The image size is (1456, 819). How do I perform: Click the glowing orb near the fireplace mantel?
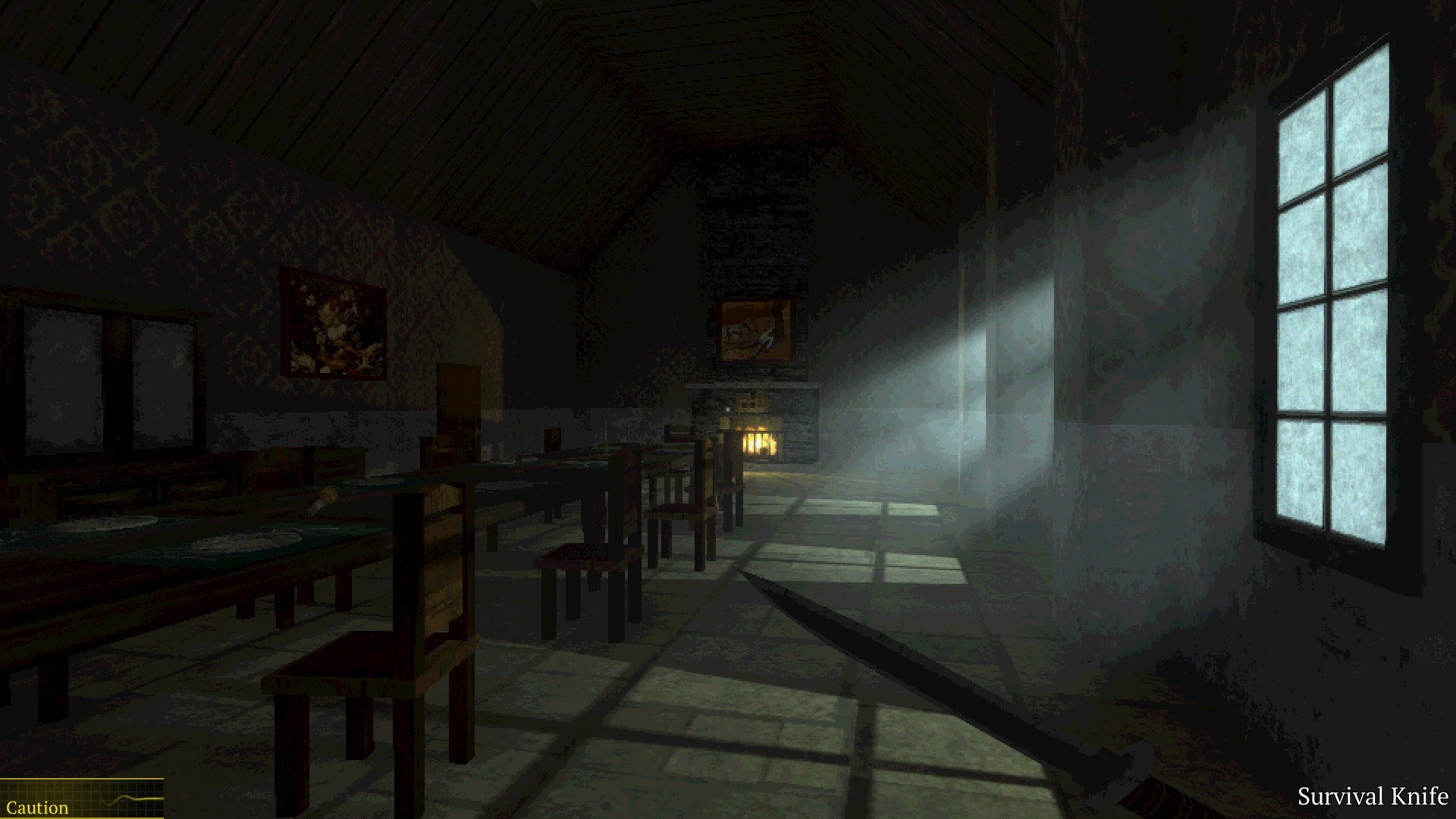726,408
